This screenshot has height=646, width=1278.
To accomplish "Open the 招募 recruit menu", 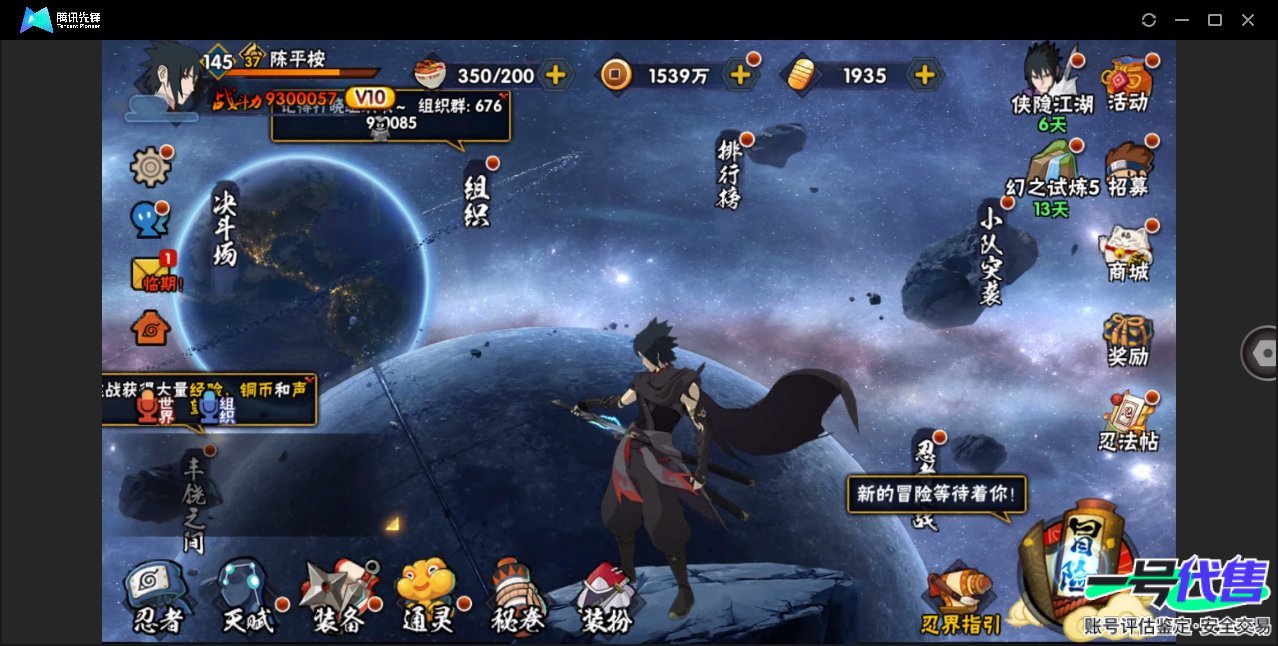I will [x=1128, y=170].
